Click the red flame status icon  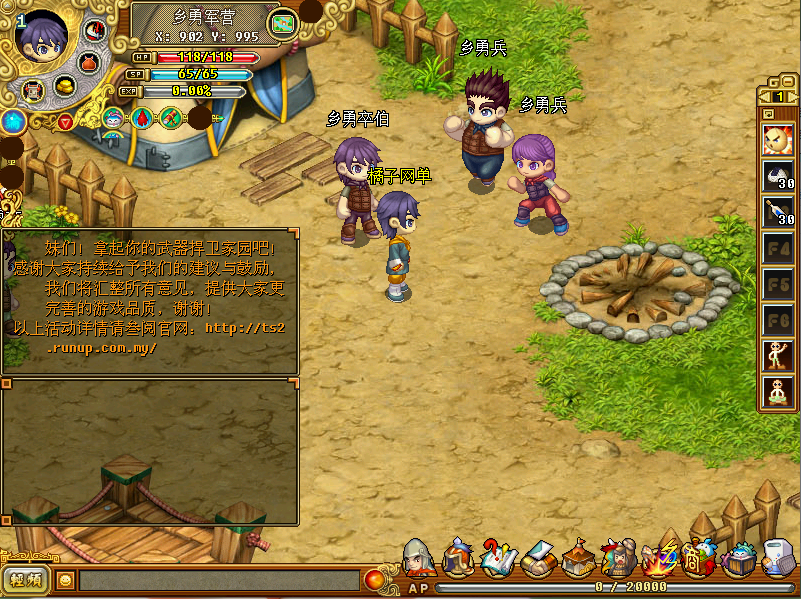[142, 117]
